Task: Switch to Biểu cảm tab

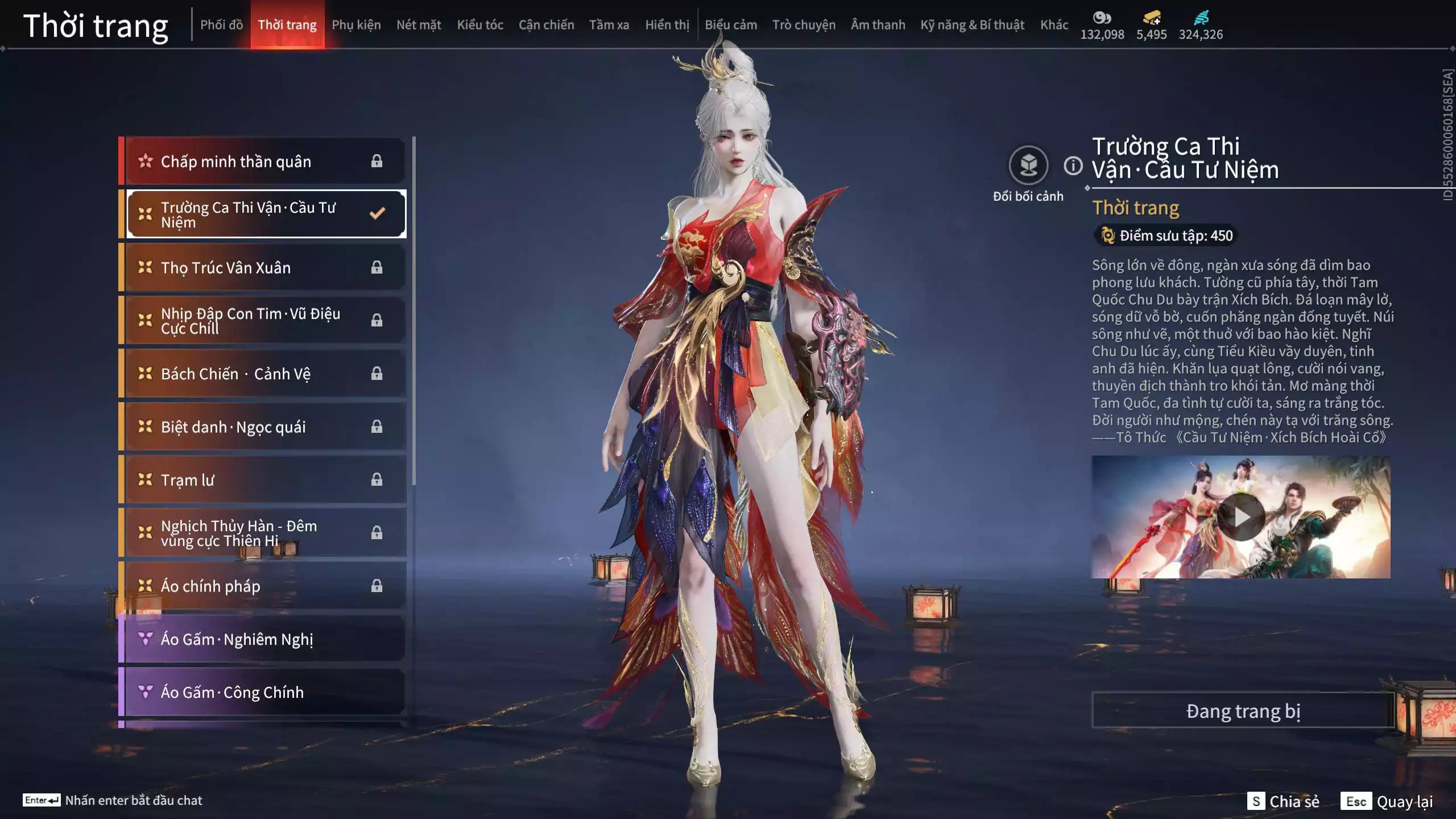Action: (731, 25)
